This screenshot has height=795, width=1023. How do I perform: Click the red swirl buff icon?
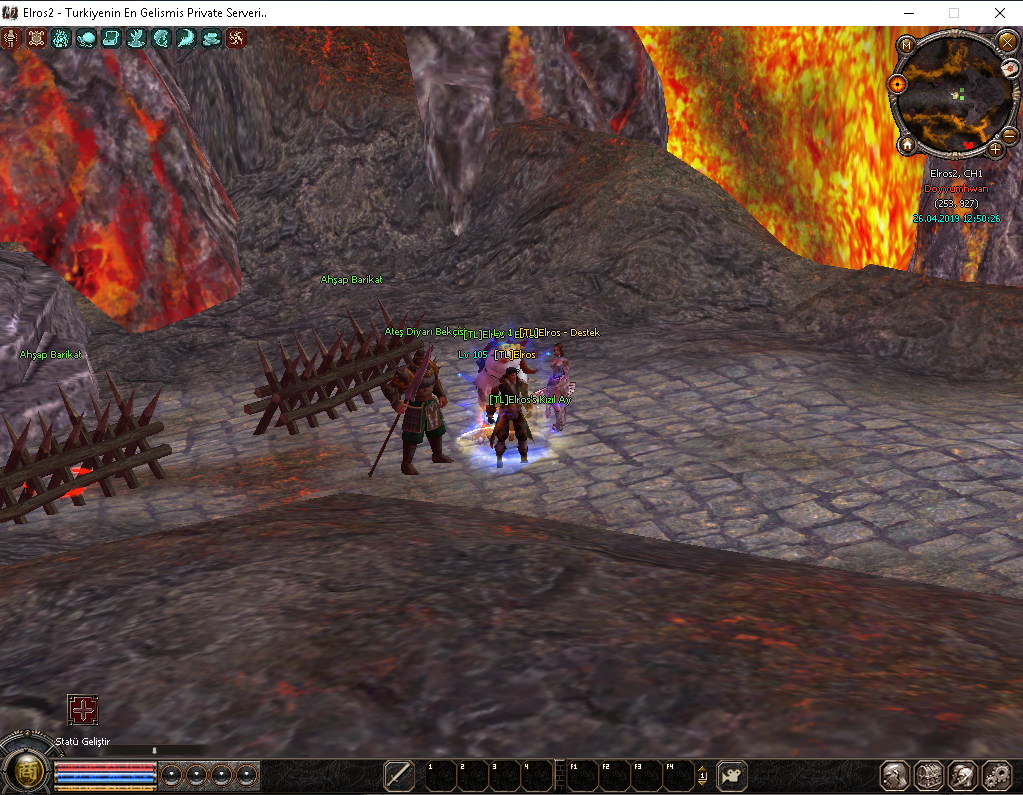[x=236, y=39]
